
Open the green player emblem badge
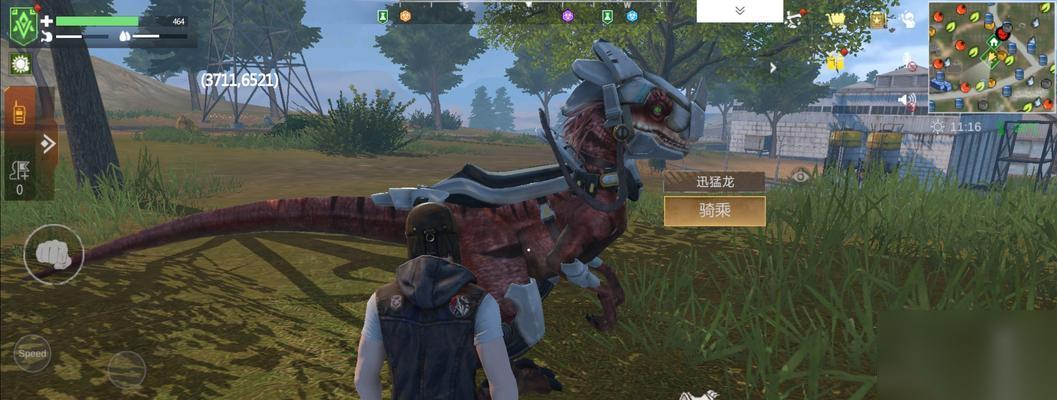coord(23,27)
